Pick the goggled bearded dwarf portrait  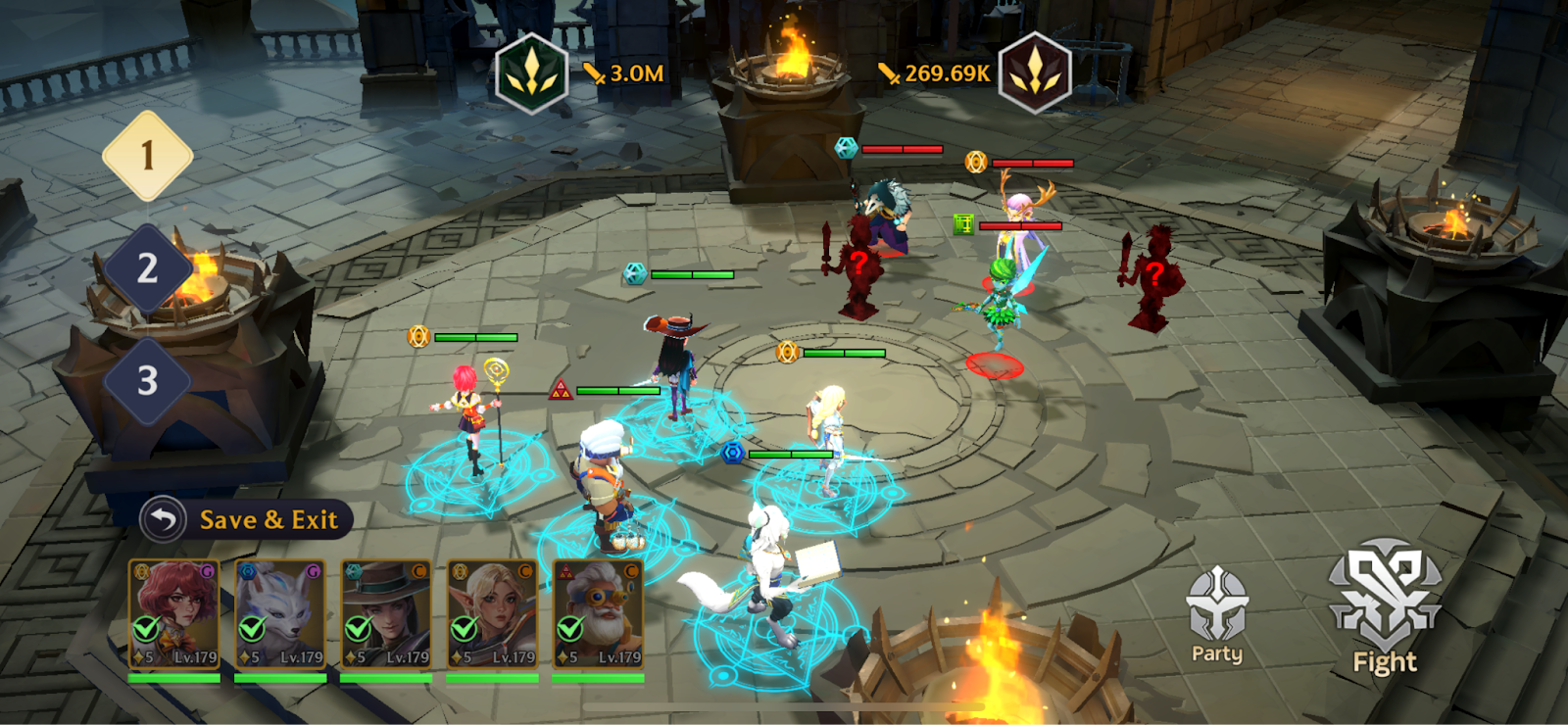(x=598, y=614)
